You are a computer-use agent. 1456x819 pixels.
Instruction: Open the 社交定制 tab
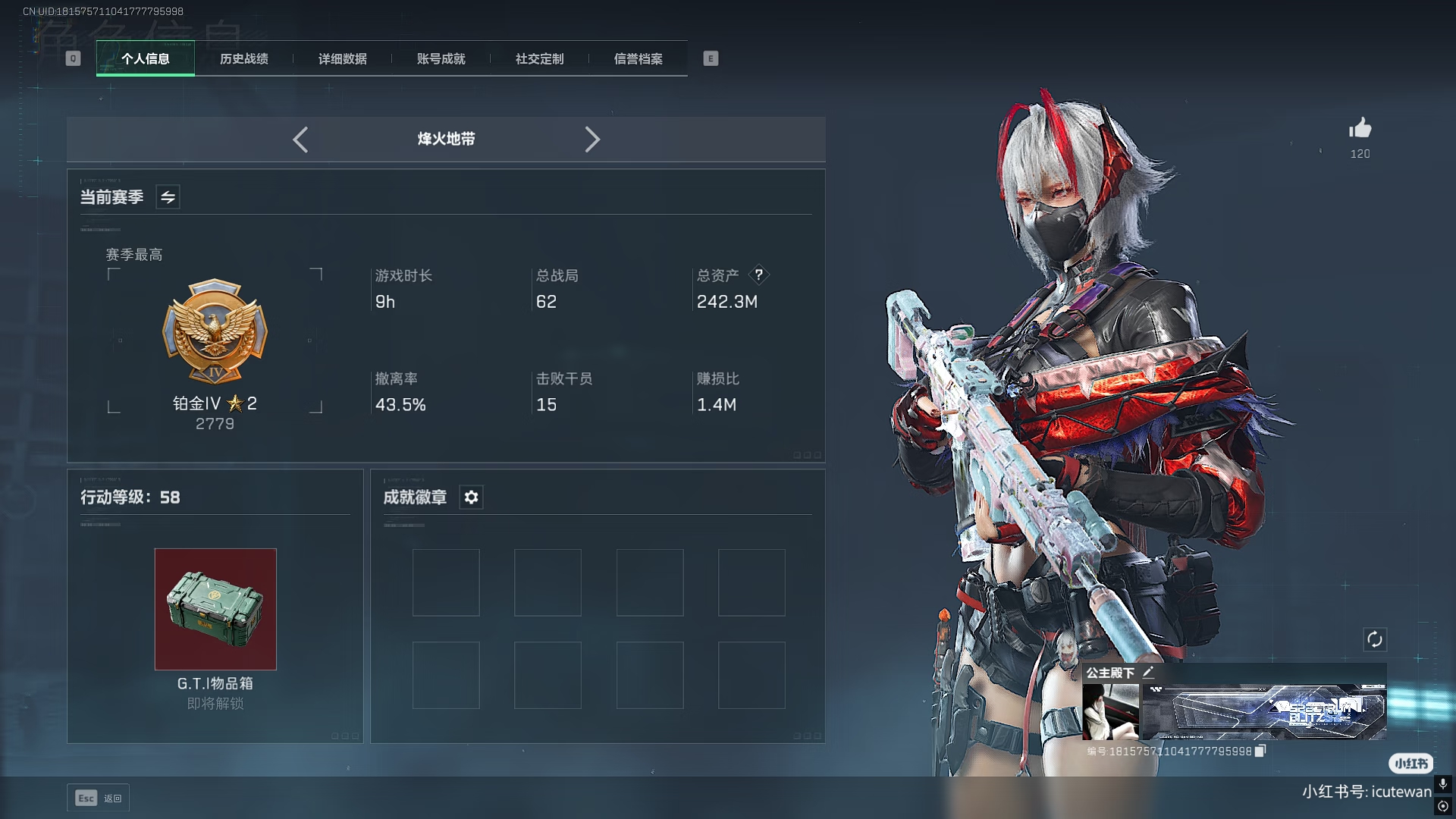coord(538,58)
